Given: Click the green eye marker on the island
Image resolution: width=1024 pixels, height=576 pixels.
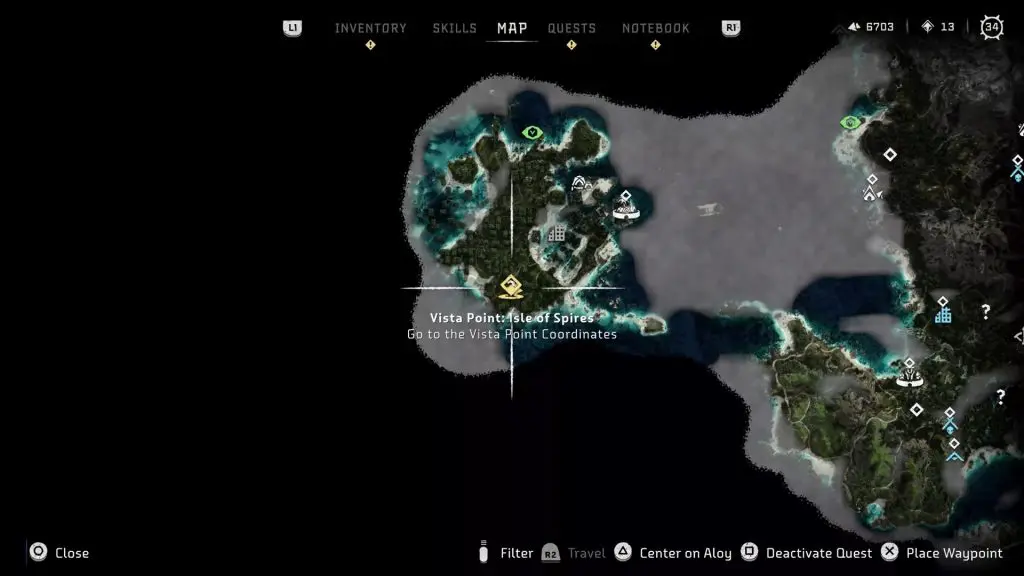Looking at the screenshot, I should pos(532,132).
